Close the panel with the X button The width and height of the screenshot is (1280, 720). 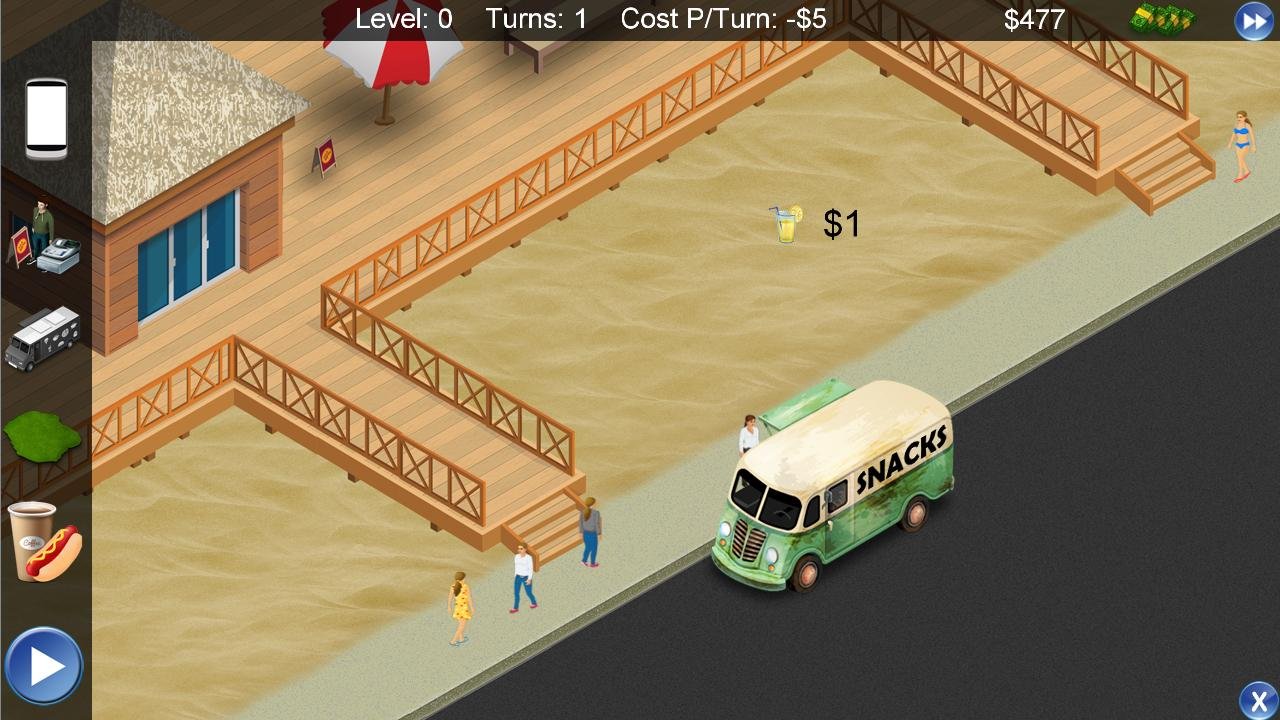click(x=1258, y=698)
